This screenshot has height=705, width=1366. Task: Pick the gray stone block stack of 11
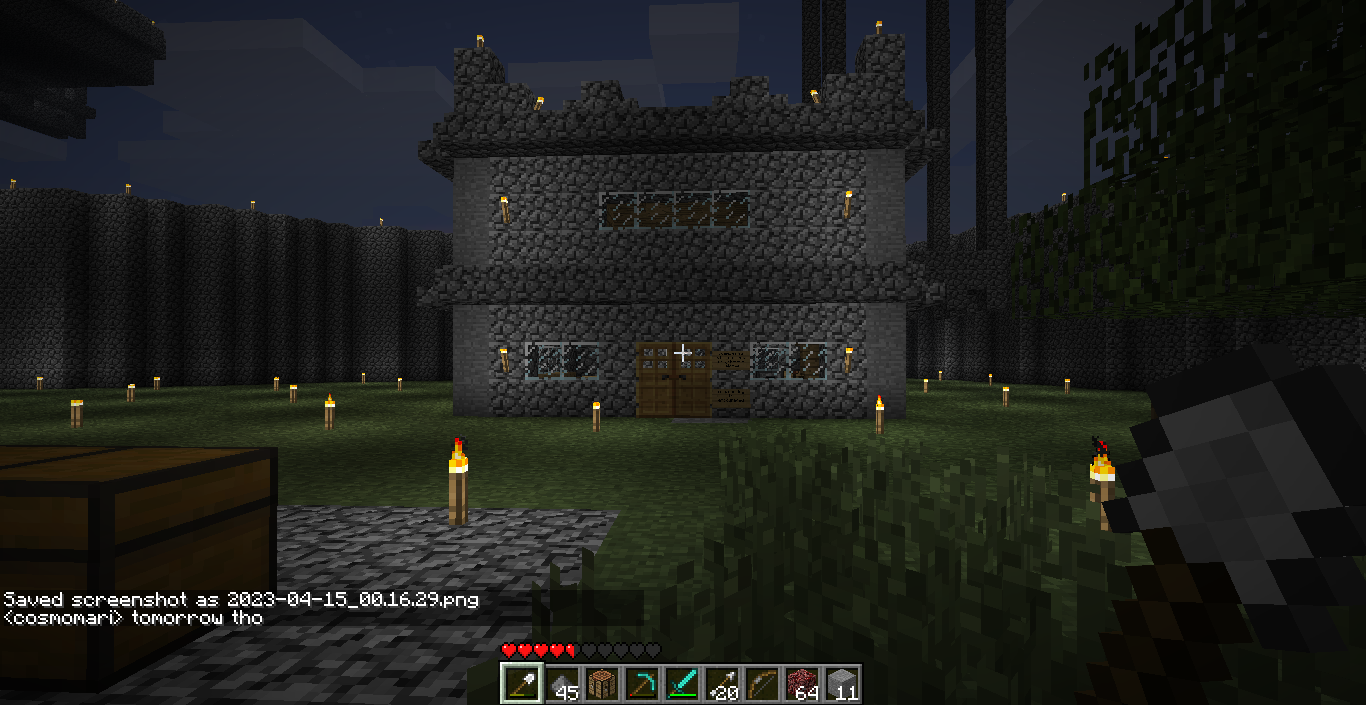(x=841, y=684)
